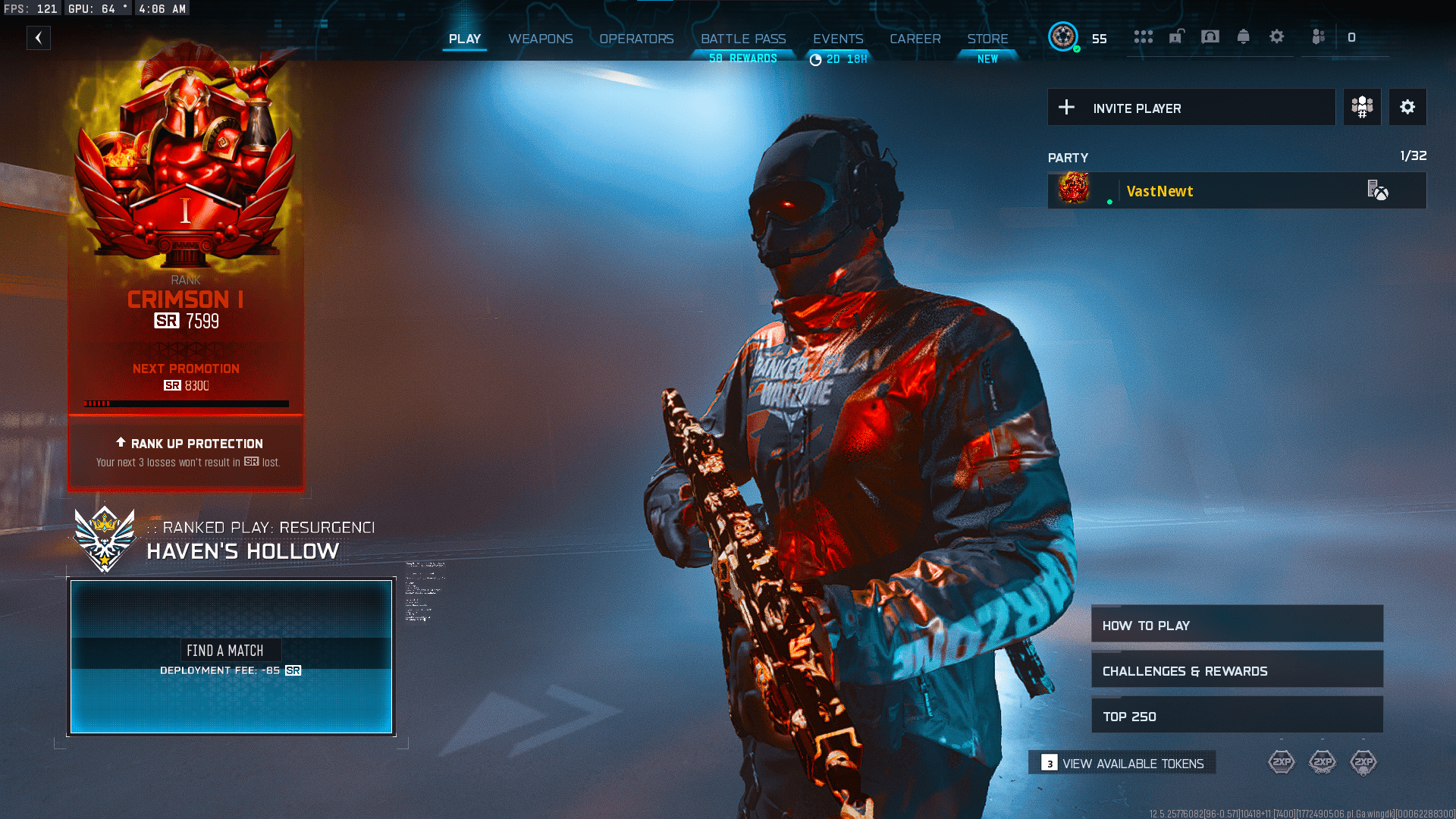Select the OPERATORS tab
1456x819 pixels.
(x=636, y=39)
